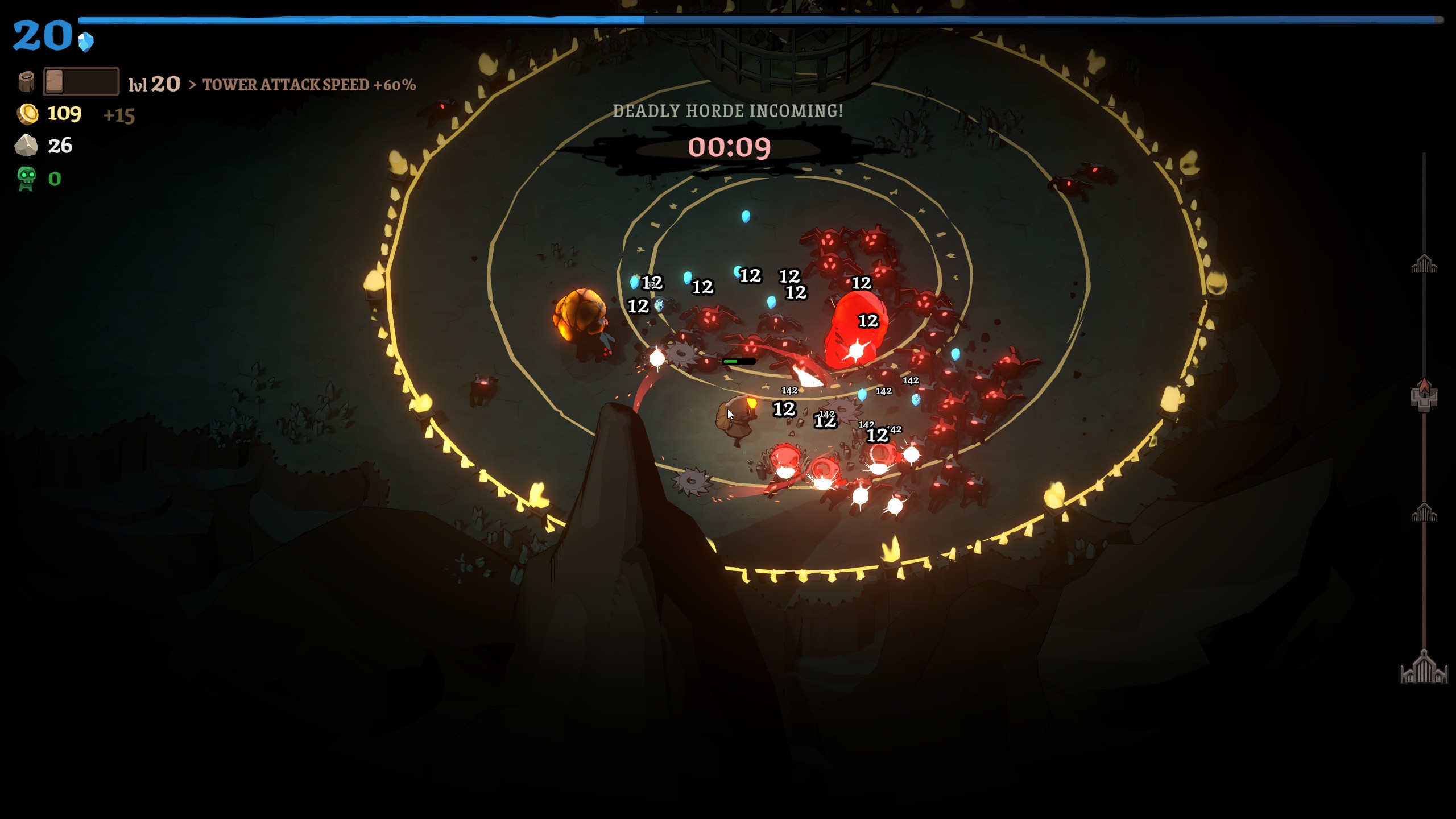Click the wood log resource icon
This screenshot has width=1456, height=819.
click(26, 82)
